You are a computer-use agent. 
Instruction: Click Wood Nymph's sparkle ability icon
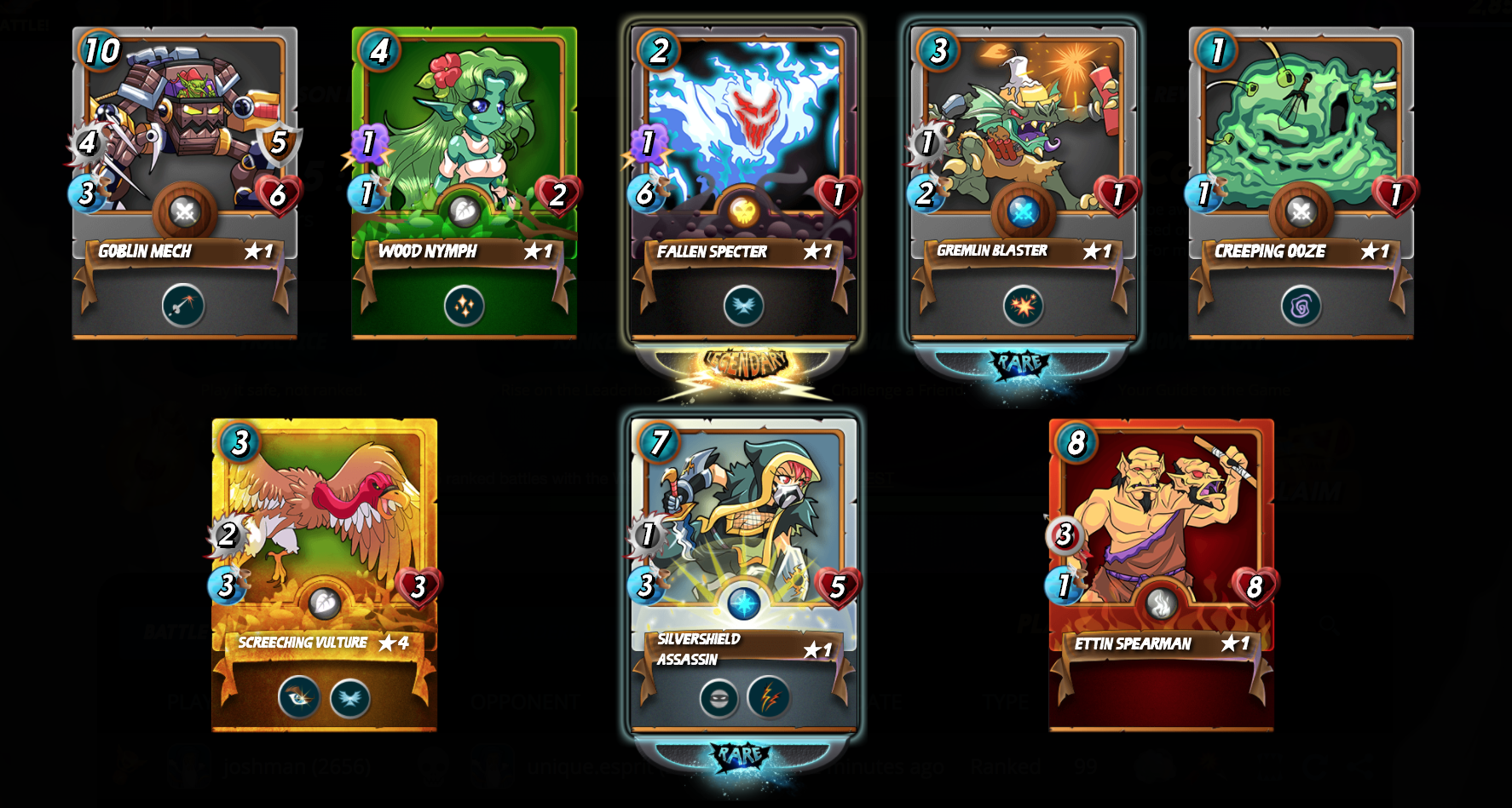(x=465, y=305)
